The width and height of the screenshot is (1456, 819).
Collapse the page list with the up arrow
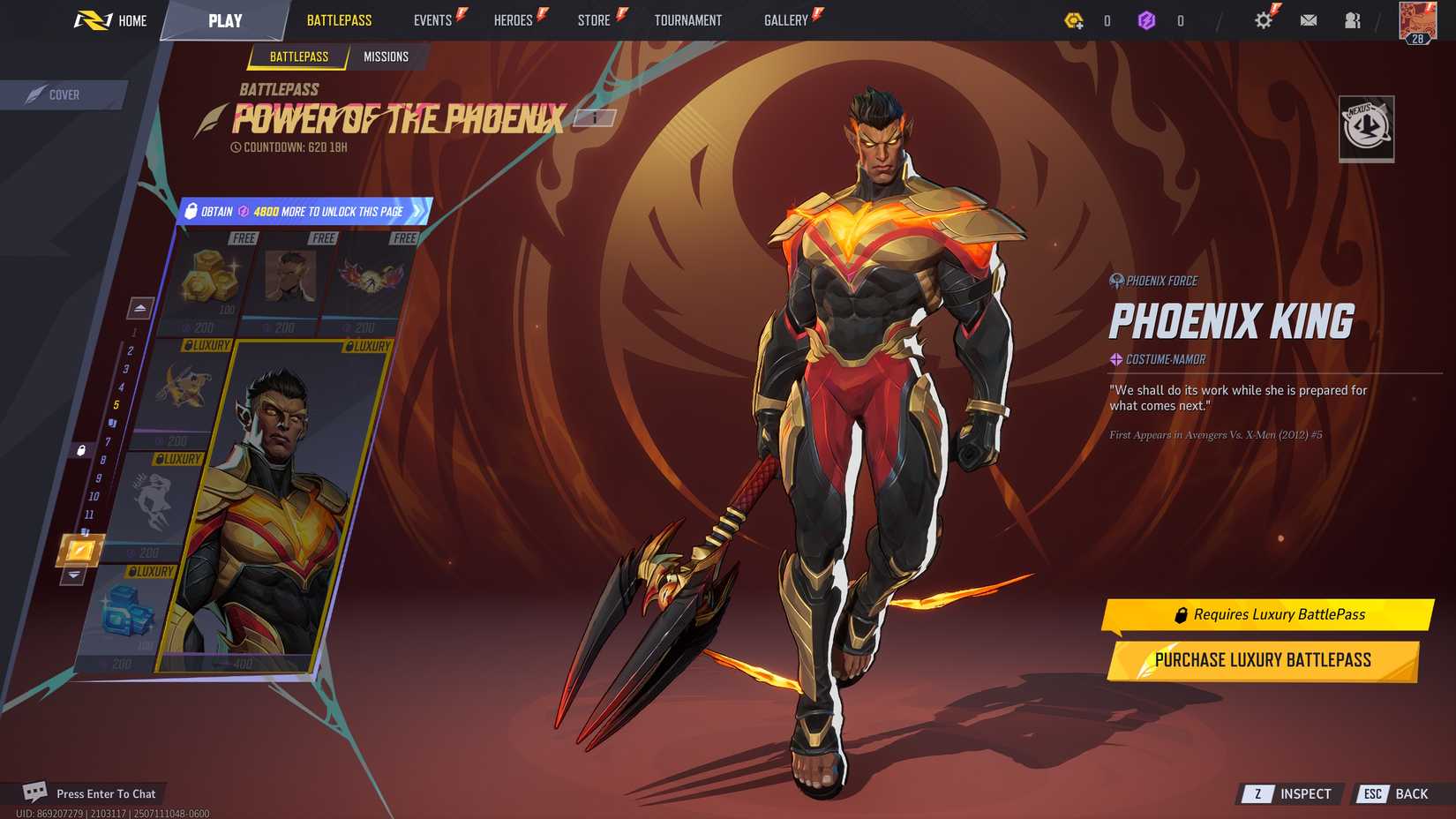click(140, 307)
